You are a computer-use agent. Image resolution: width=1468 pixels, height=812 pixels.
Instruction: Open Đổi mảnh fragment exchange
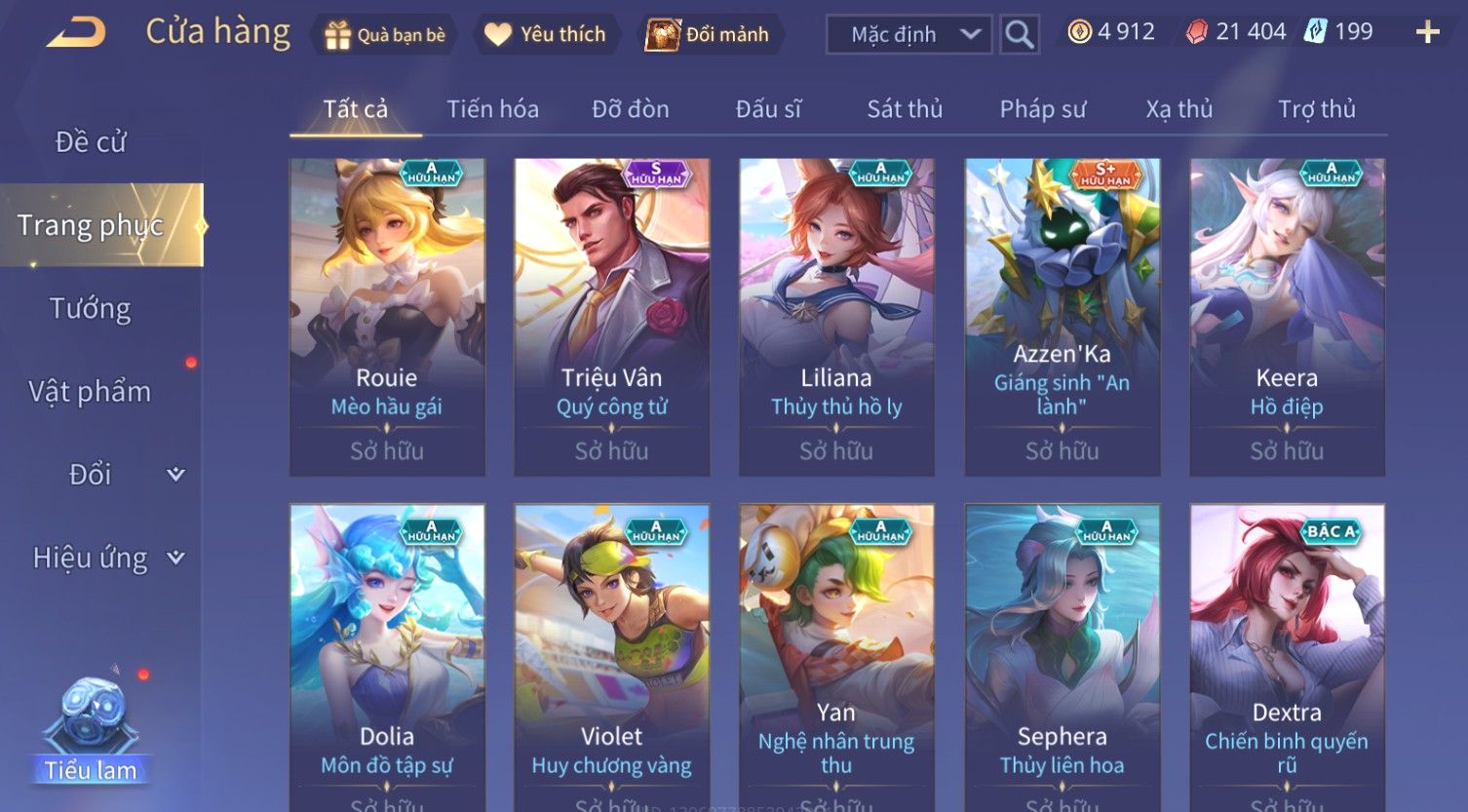tap(709, 35)
